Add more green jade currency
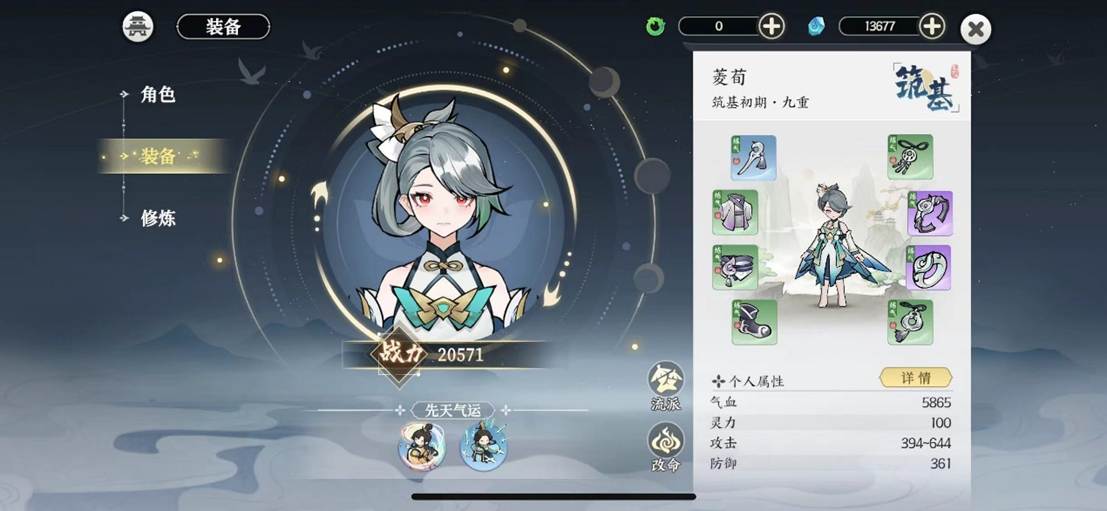Viewport: 1107px width, 511px height. (771, 26)
